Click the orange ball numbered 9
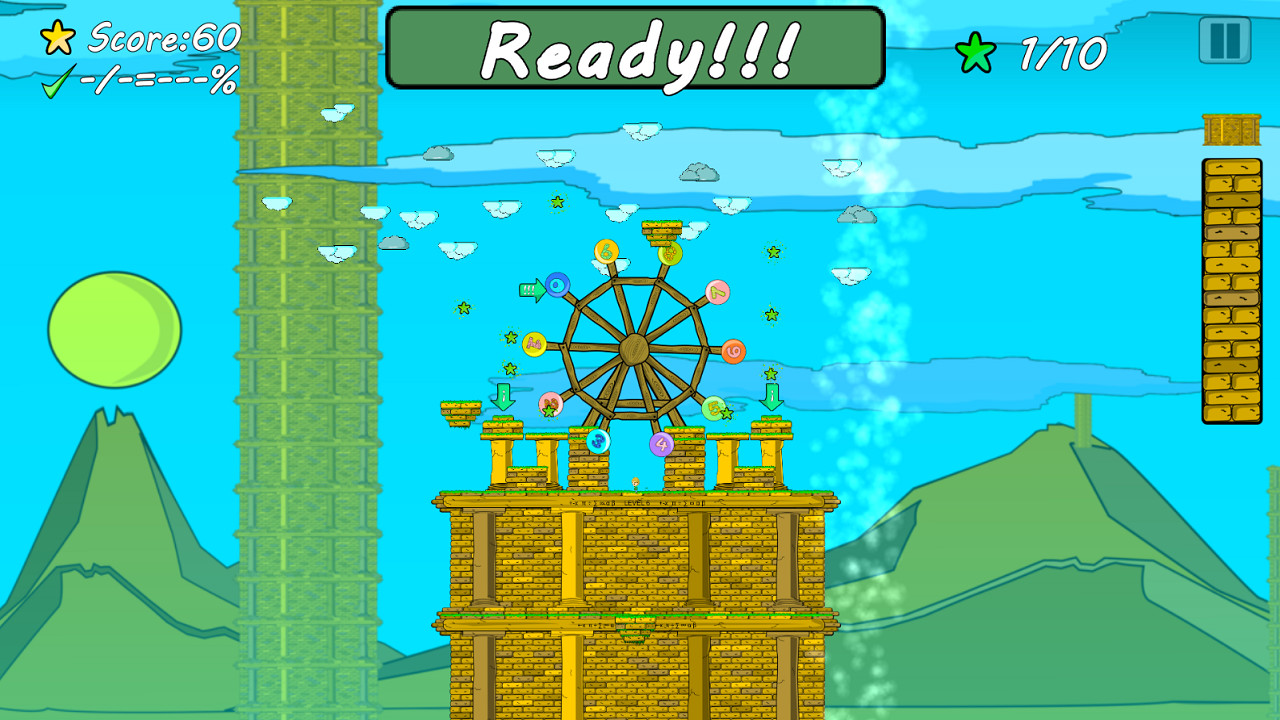The image size is (1280, 720). 733,352
